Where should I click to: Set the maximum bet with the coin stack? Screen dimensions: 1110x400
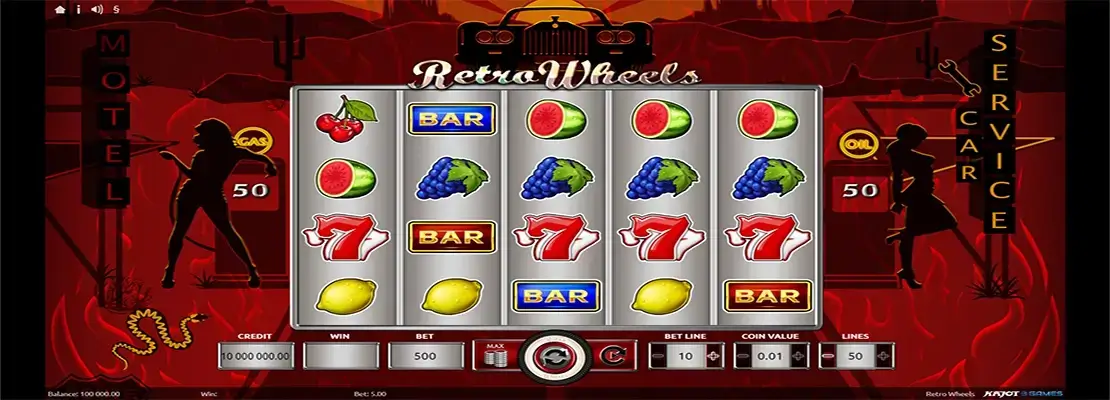click(x=493, y=355)
